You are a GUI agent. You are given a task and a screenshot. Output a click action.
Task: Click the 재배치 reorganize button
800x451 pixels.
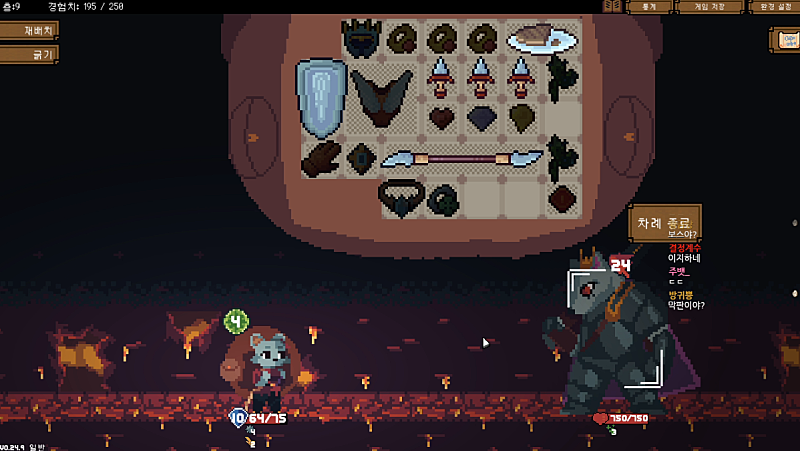tap(27, 30)
